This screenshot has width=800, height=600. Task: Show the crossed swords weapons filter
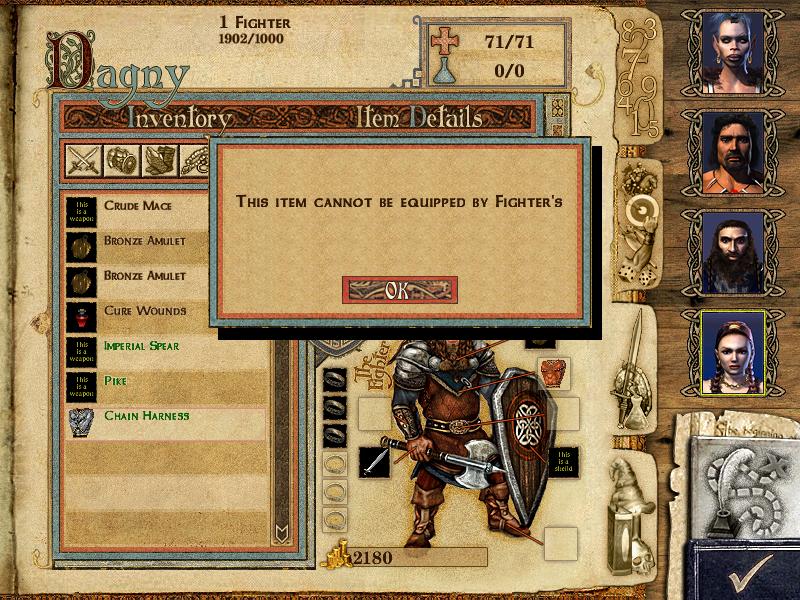[82, 159]
